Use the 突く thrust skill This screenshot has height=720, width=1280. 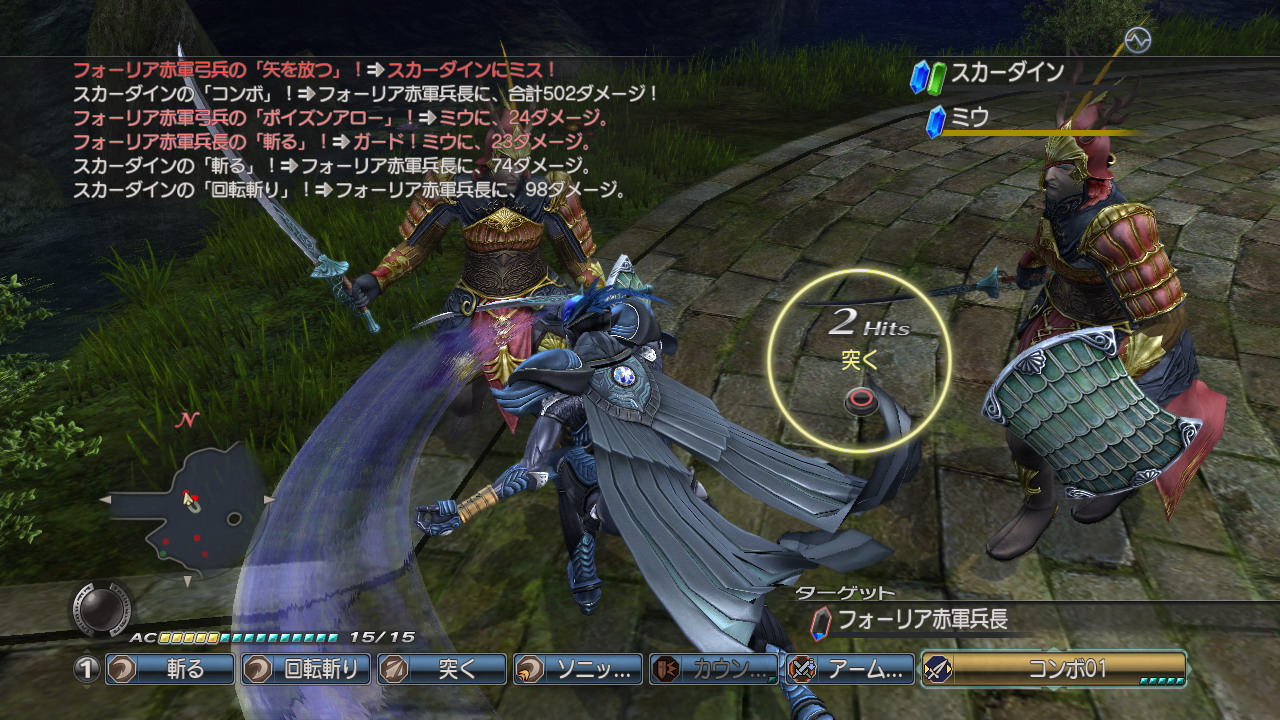(x=441, y=669)
